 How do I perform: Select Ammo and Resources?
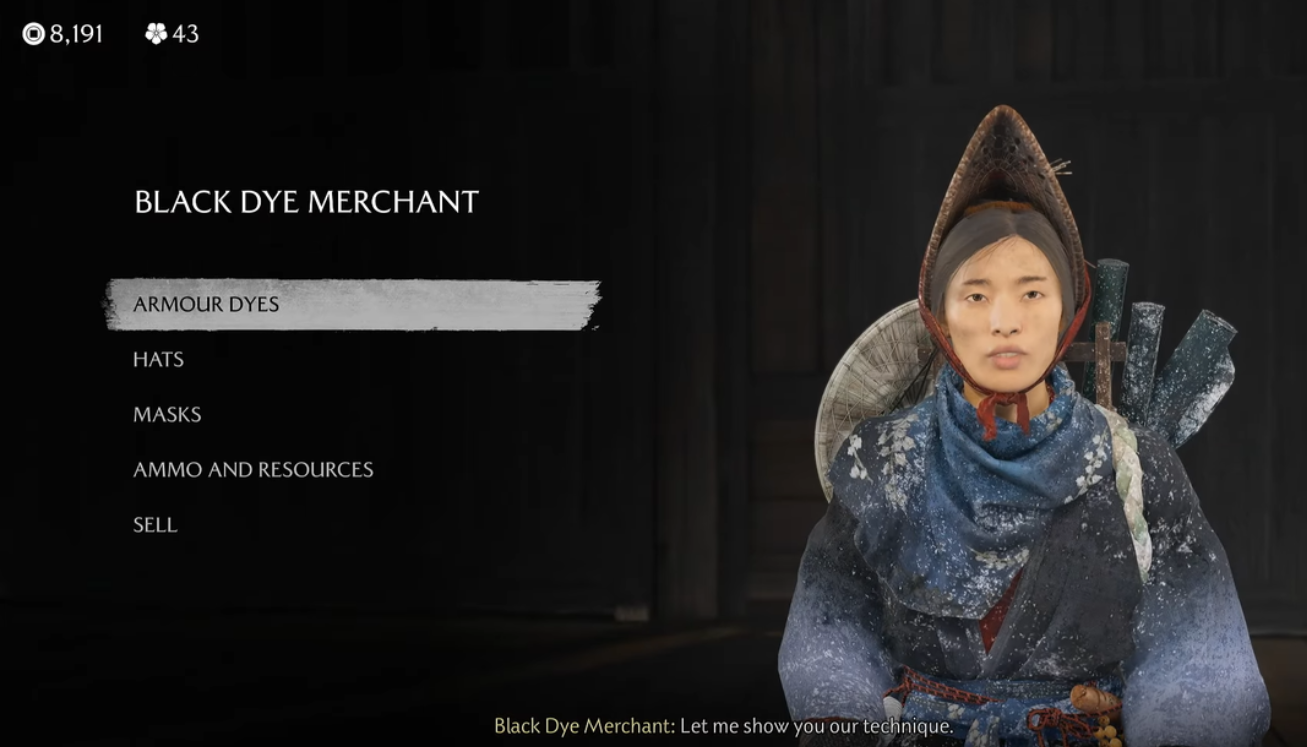click(252, 469)
